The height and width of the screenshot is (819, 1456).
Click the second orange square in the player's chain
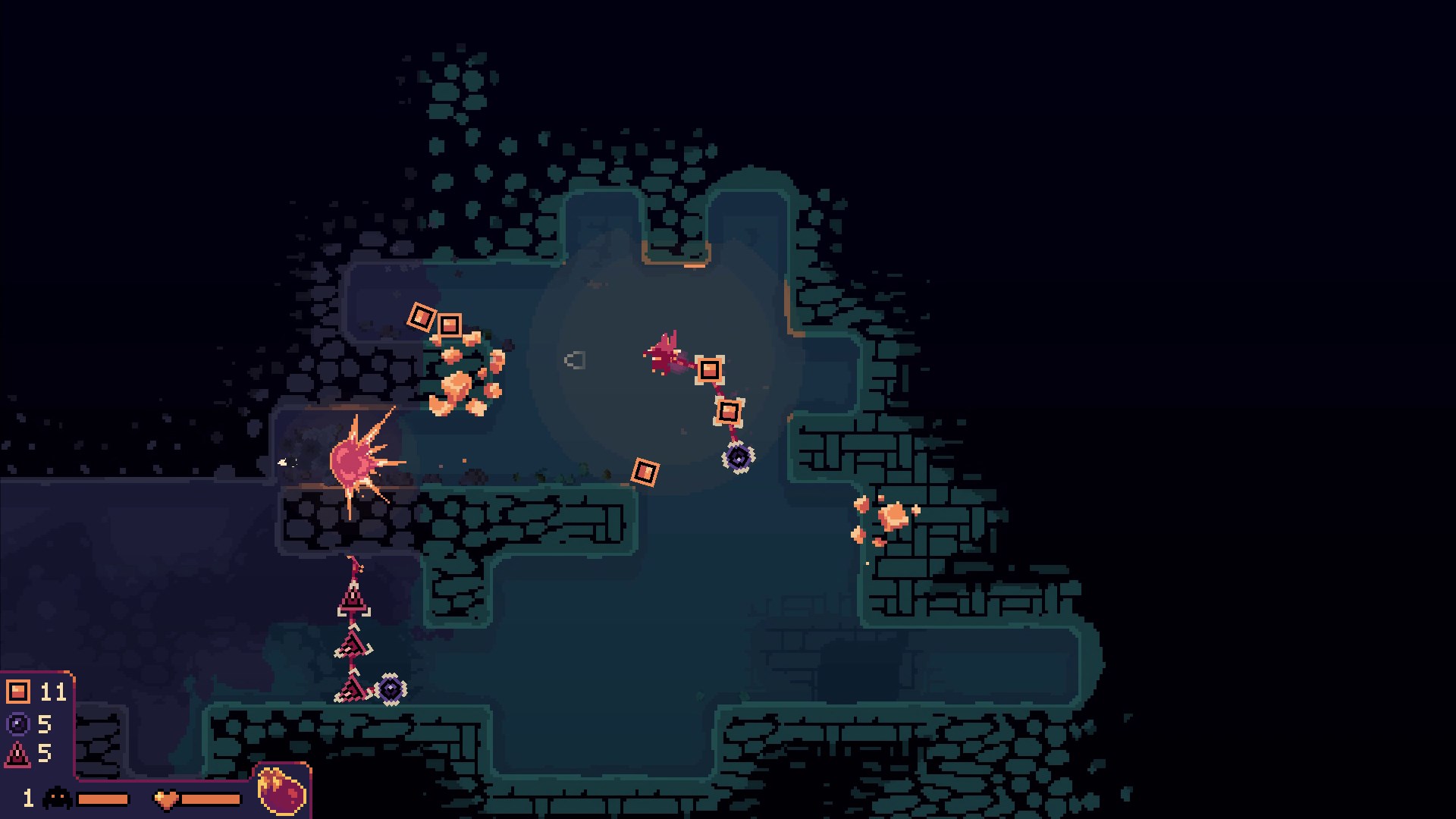(x=728, y=413)
